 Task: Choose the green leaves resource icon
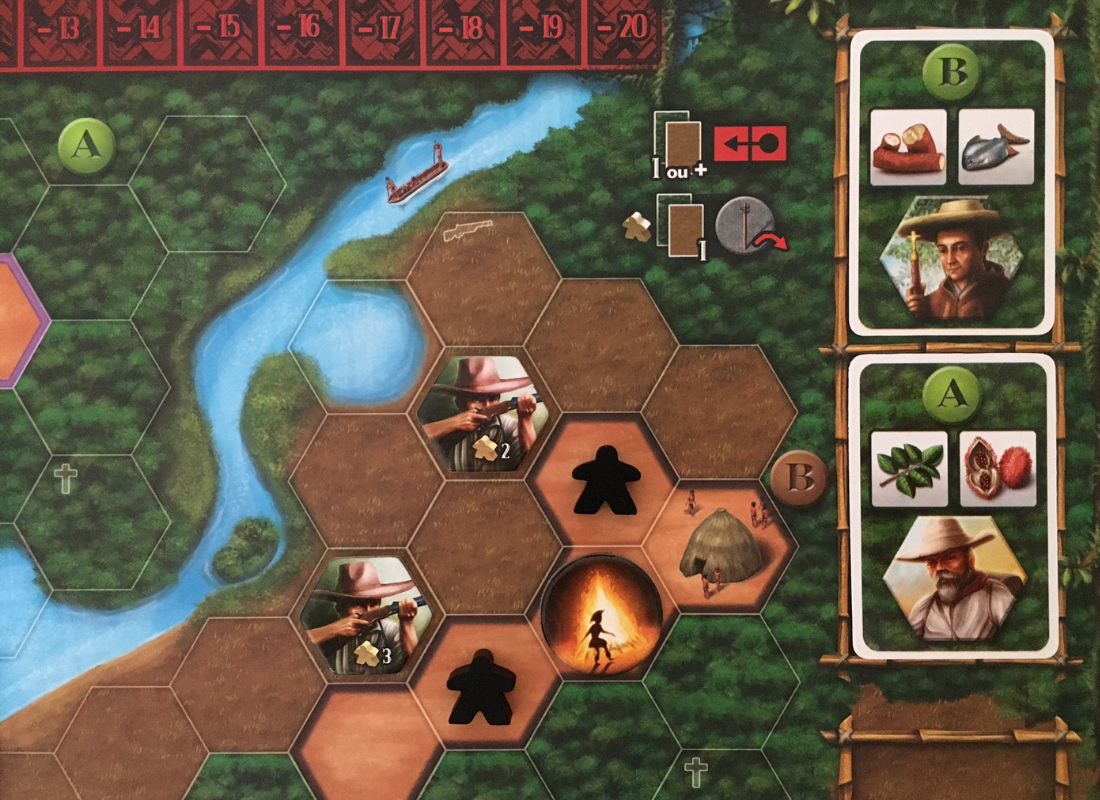tap(909, 467)
